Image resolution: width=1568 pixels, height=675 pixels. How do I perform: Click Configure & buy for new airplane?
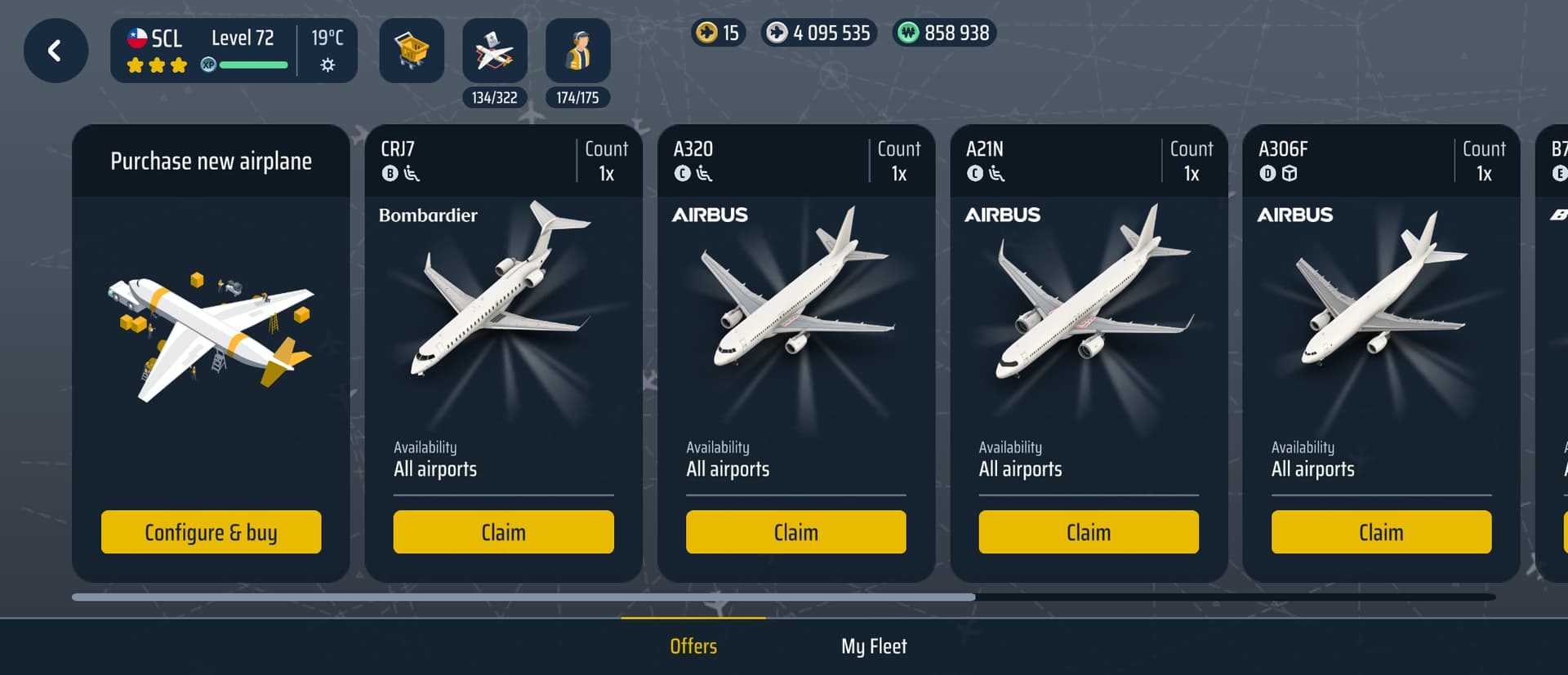click(x=211, y=532)
